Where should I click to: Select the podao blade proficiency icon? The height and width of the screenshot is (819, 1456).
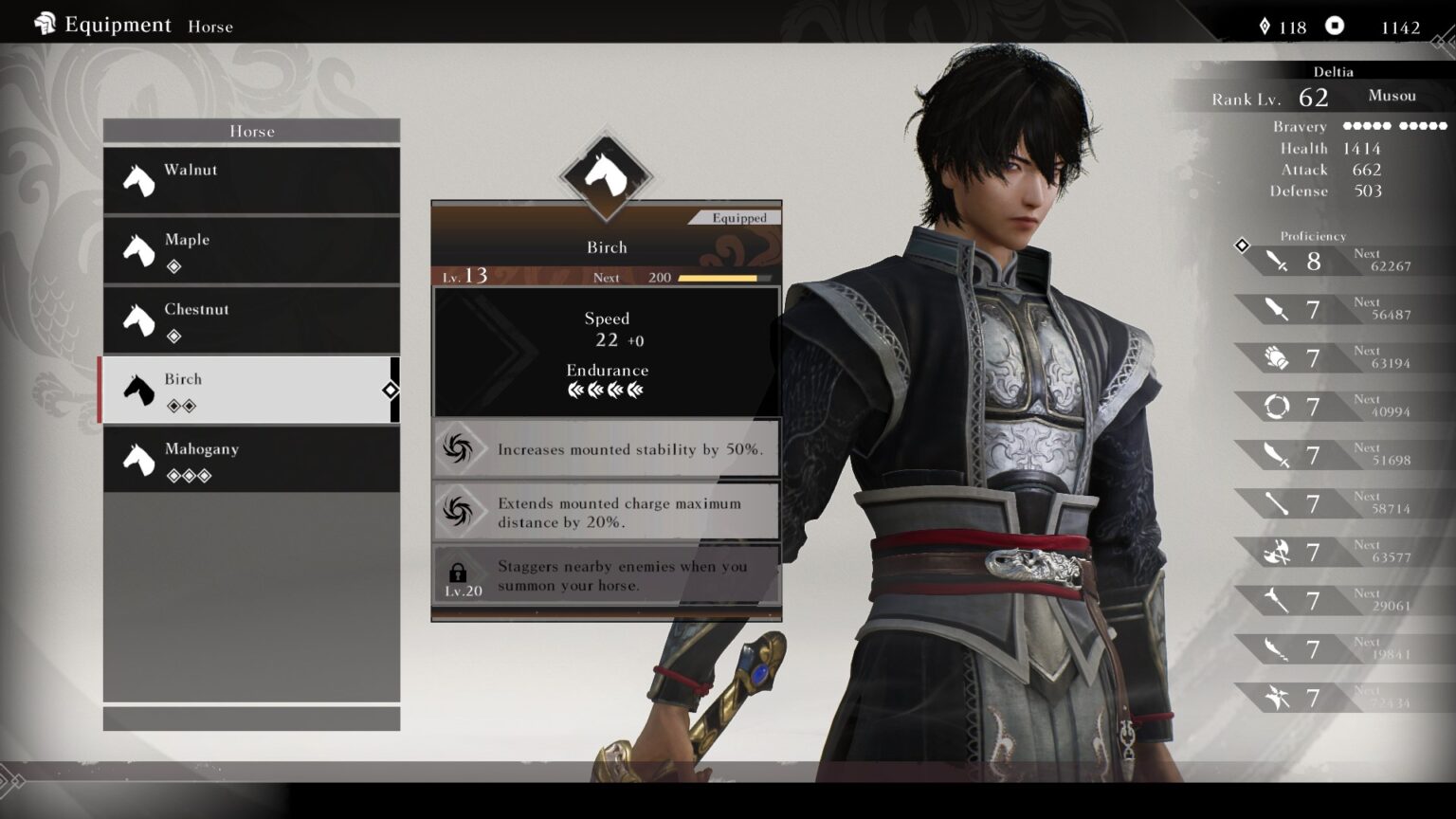click(1277, 455)
